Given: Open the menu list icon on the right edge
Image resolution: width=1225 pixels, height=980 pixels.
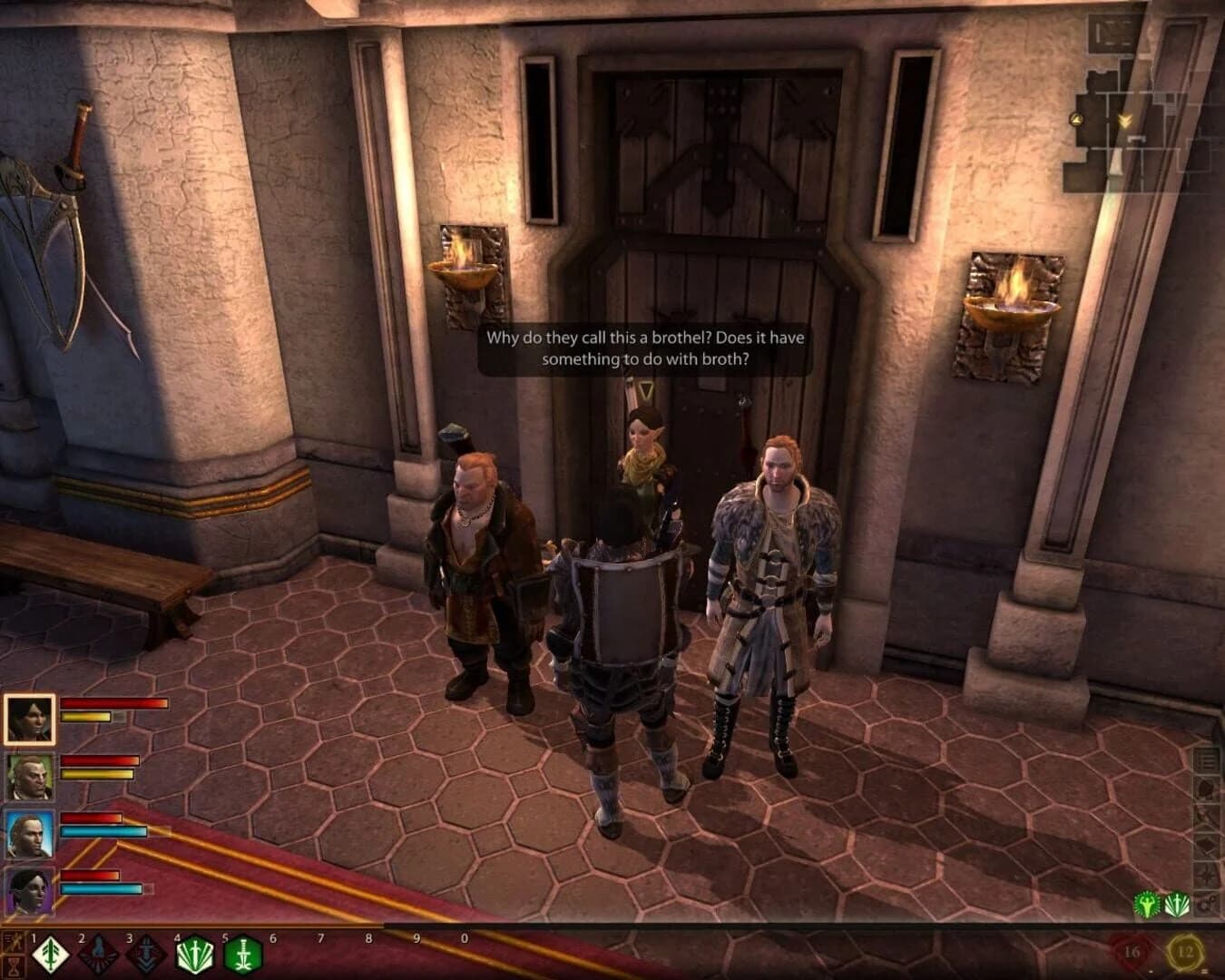Looking at the screenshot, I should point(1207,761).
